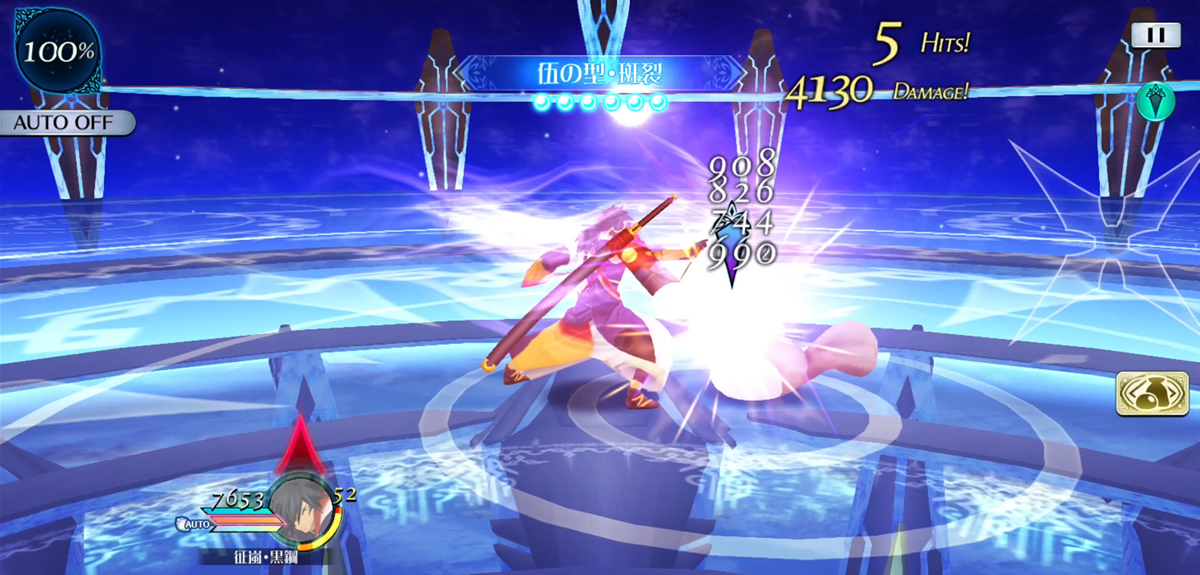Screen dimensions: 1200x575
Task: Tap the green crystal icon
Action: 1154,100
